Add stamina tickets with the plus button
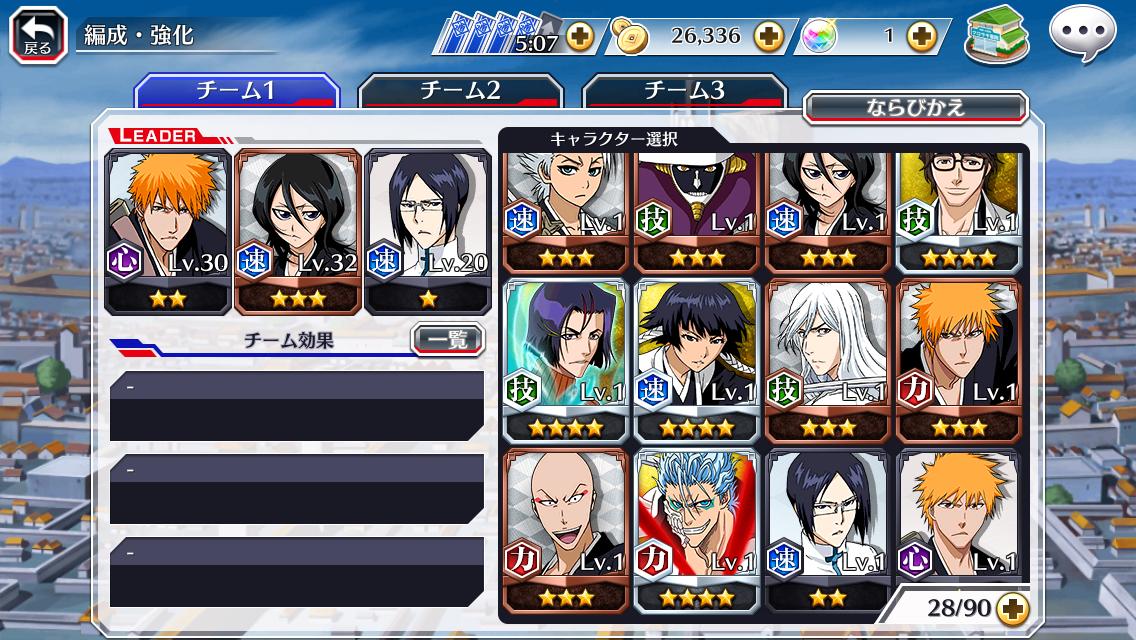 [x=579, y=38]
